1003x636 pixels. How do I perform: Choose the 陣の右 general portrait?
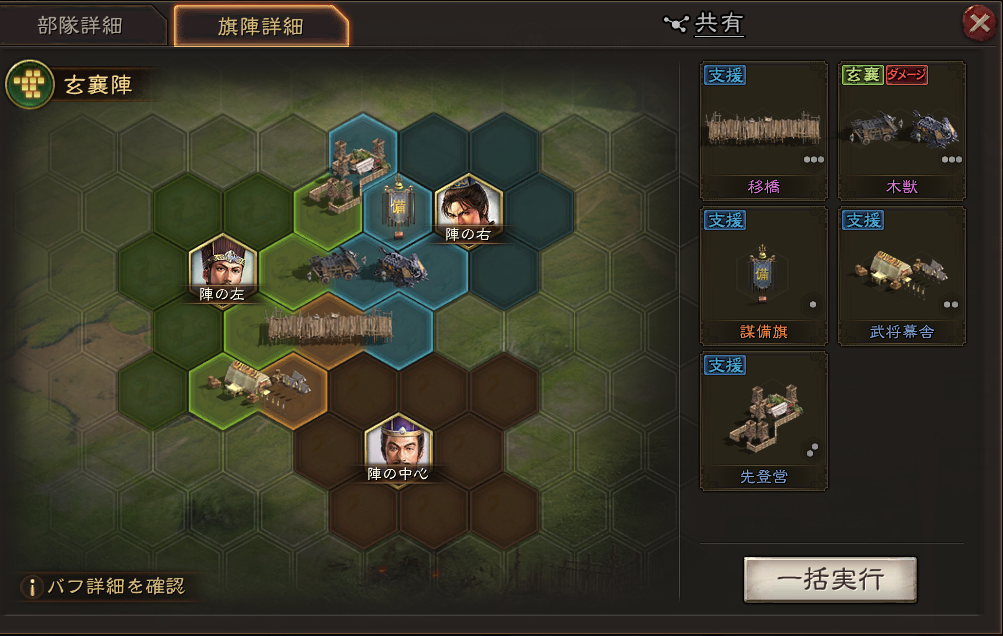click(x=469, y=208)
